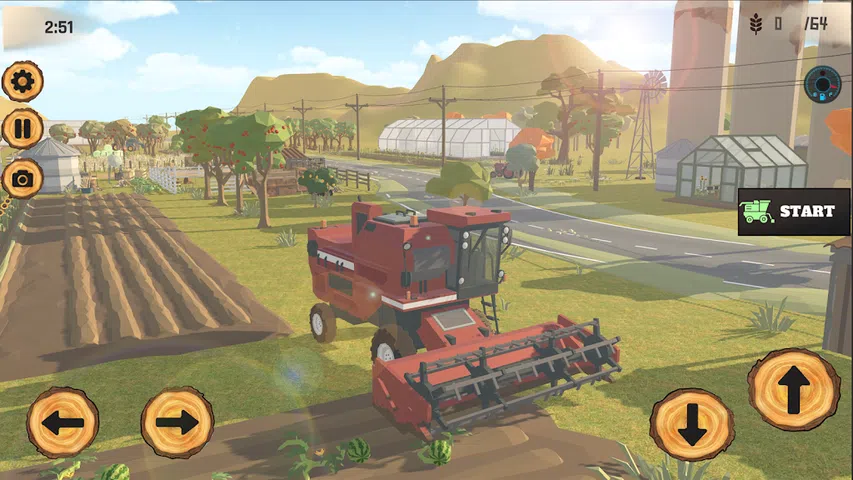Click the START harvester button
The height and width of the screenshot is (480, 853).
794,211
